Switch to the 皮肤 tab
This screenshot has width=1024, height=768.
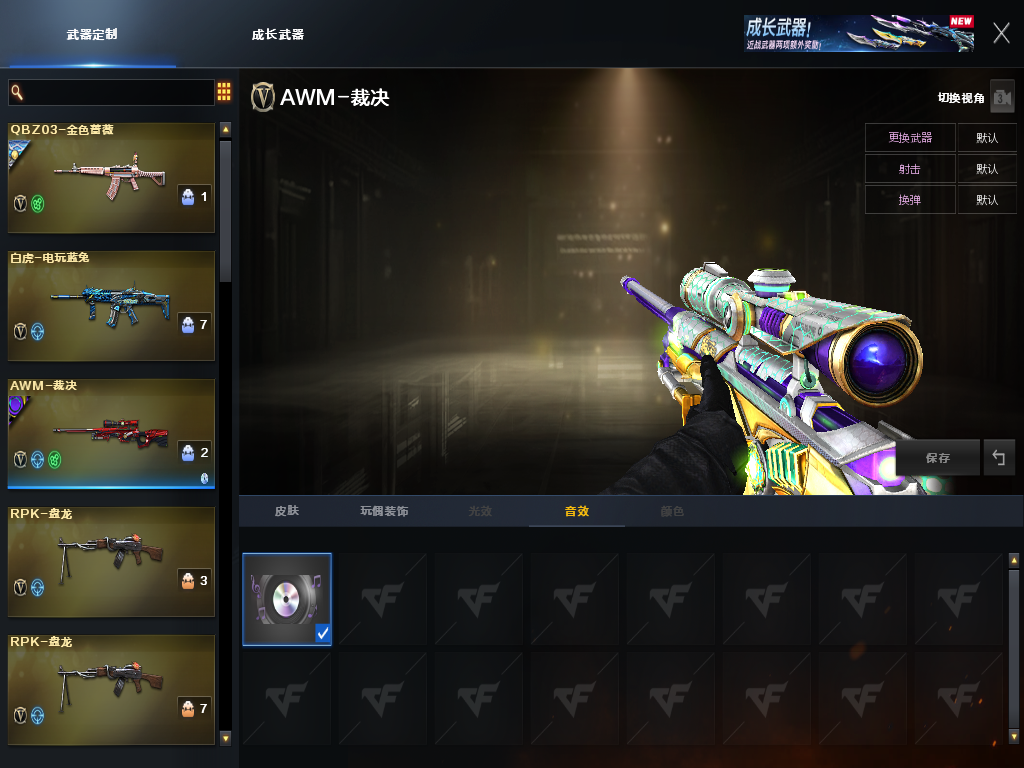(287, 511)
